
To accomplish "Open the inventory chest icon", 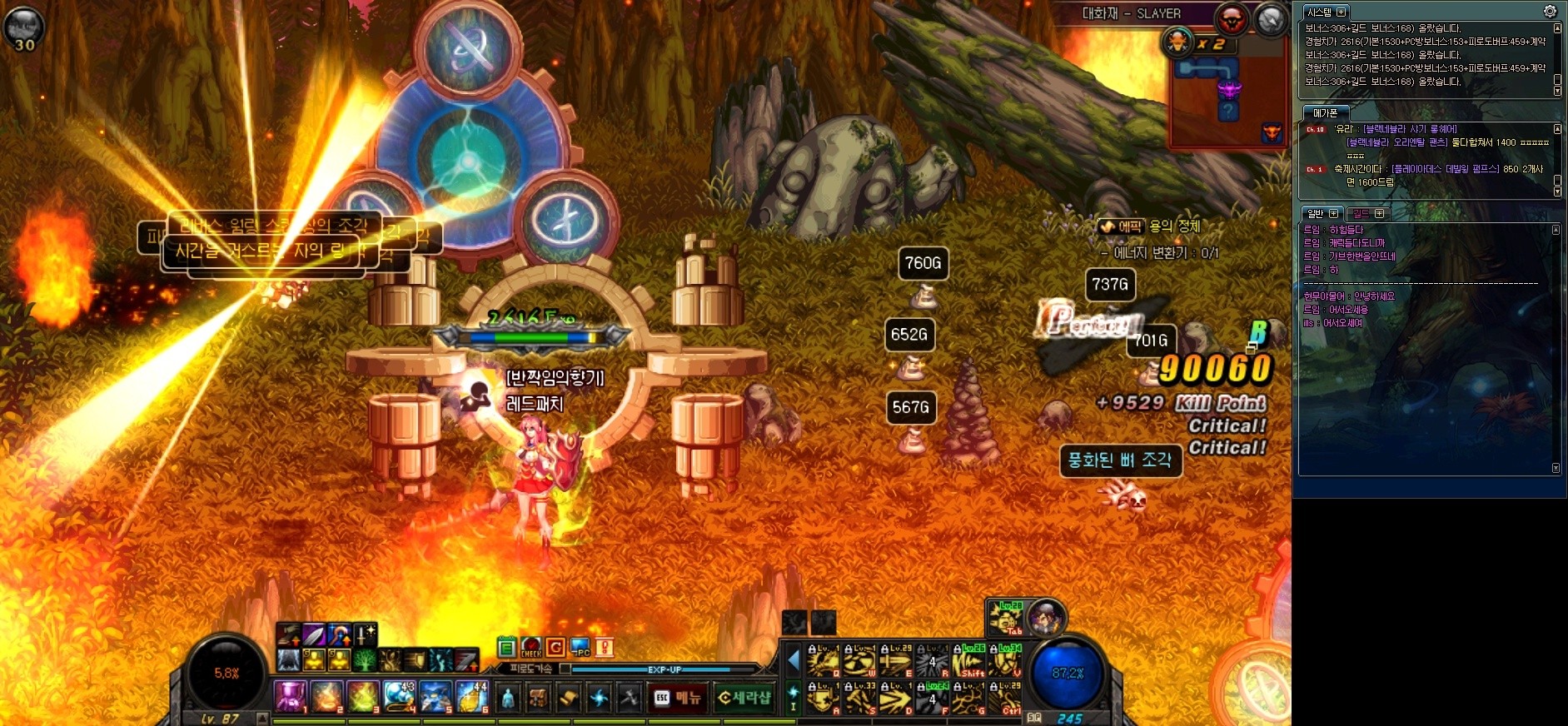I will tap(538, 699).
